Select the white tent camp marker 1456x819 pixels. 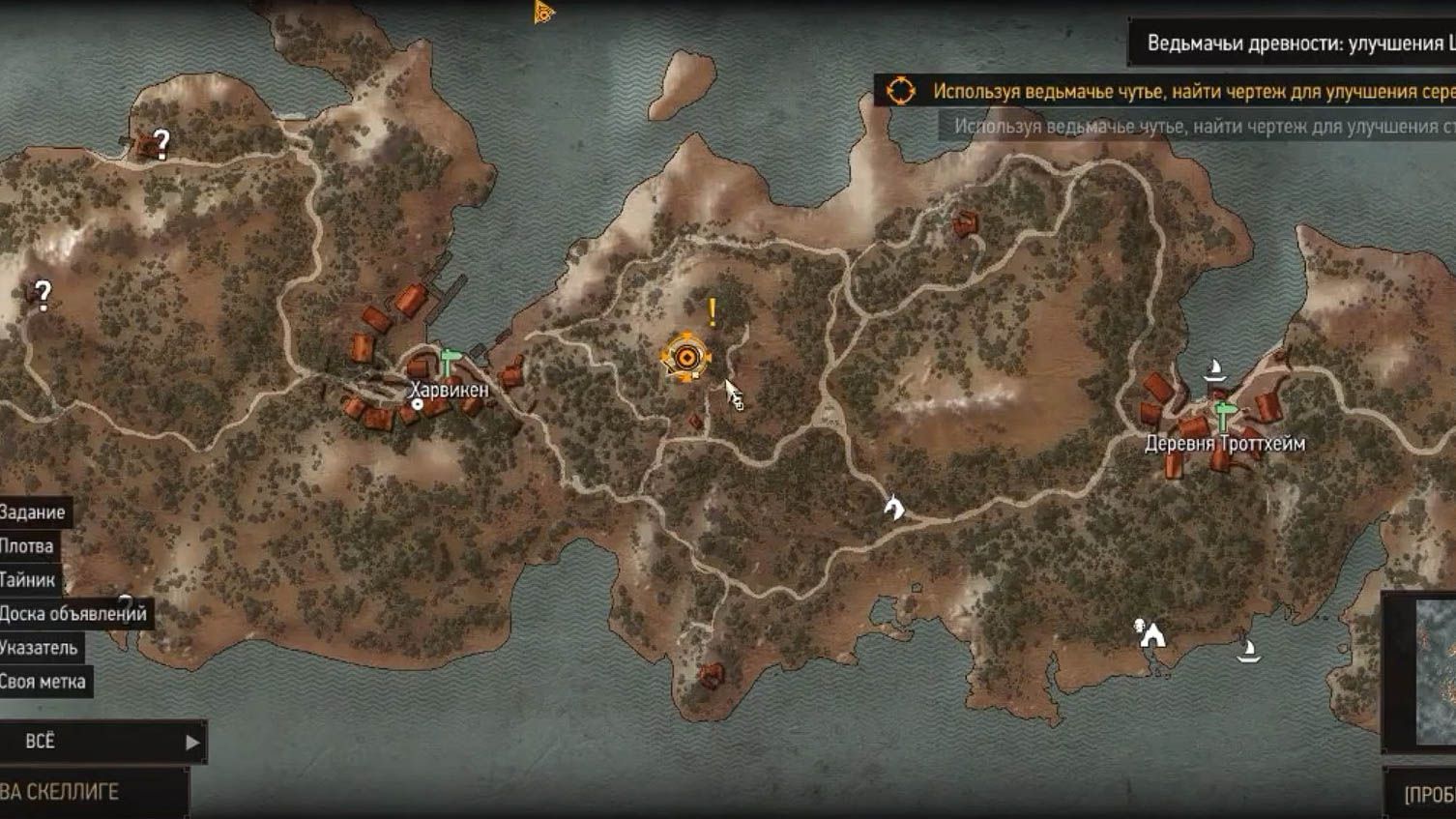tap(1150, 634)
